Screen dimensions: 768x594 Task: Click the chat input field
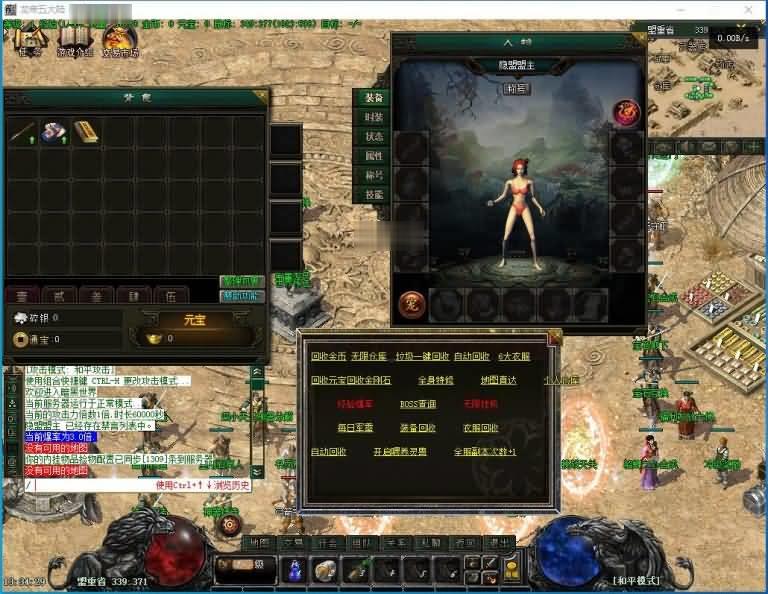point(90,485)
